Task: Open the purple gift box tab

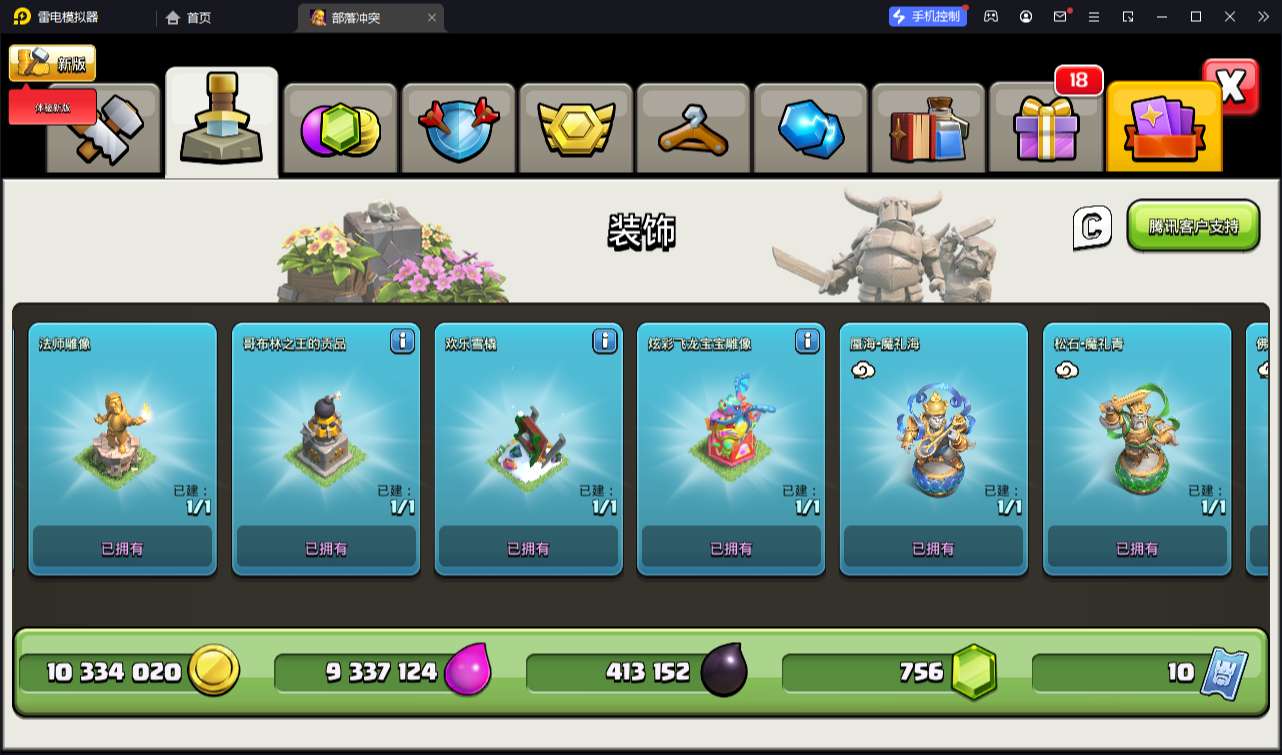Action: point(1046,130)
